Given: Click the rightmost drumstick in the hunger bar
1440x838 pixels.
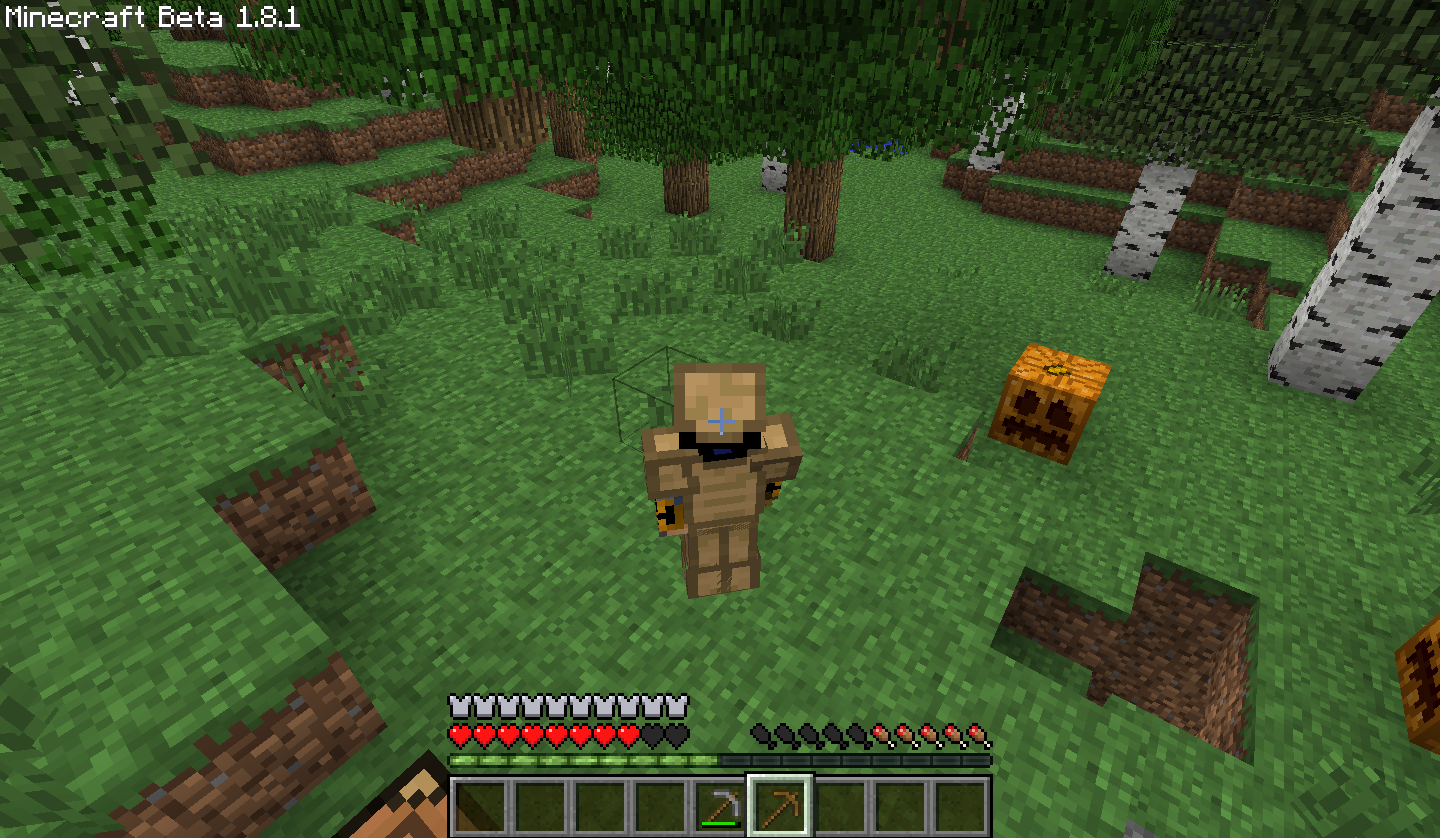Looking at the screenshot, I should 977,733.
